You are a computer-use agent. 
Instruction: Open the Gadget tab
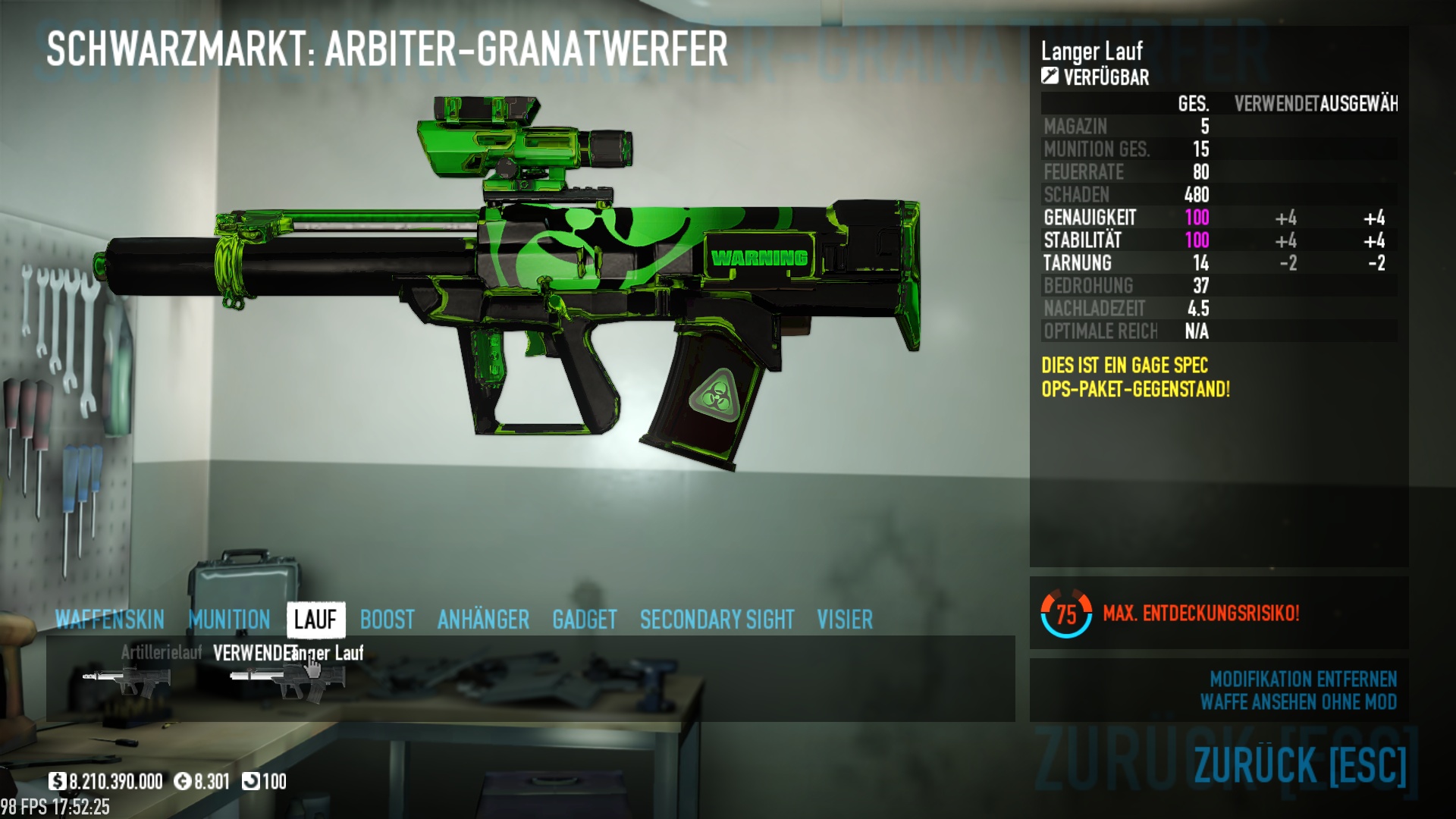(x=584, y=620)
